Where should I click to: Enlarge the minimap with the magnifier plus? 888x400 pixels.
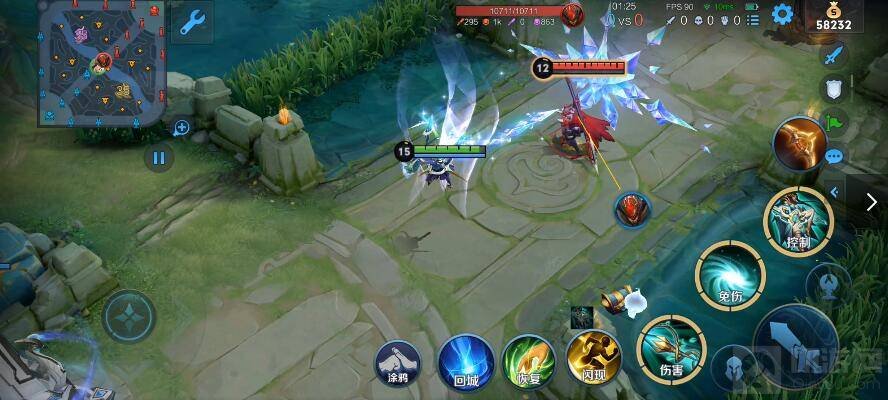click(182, 128)
